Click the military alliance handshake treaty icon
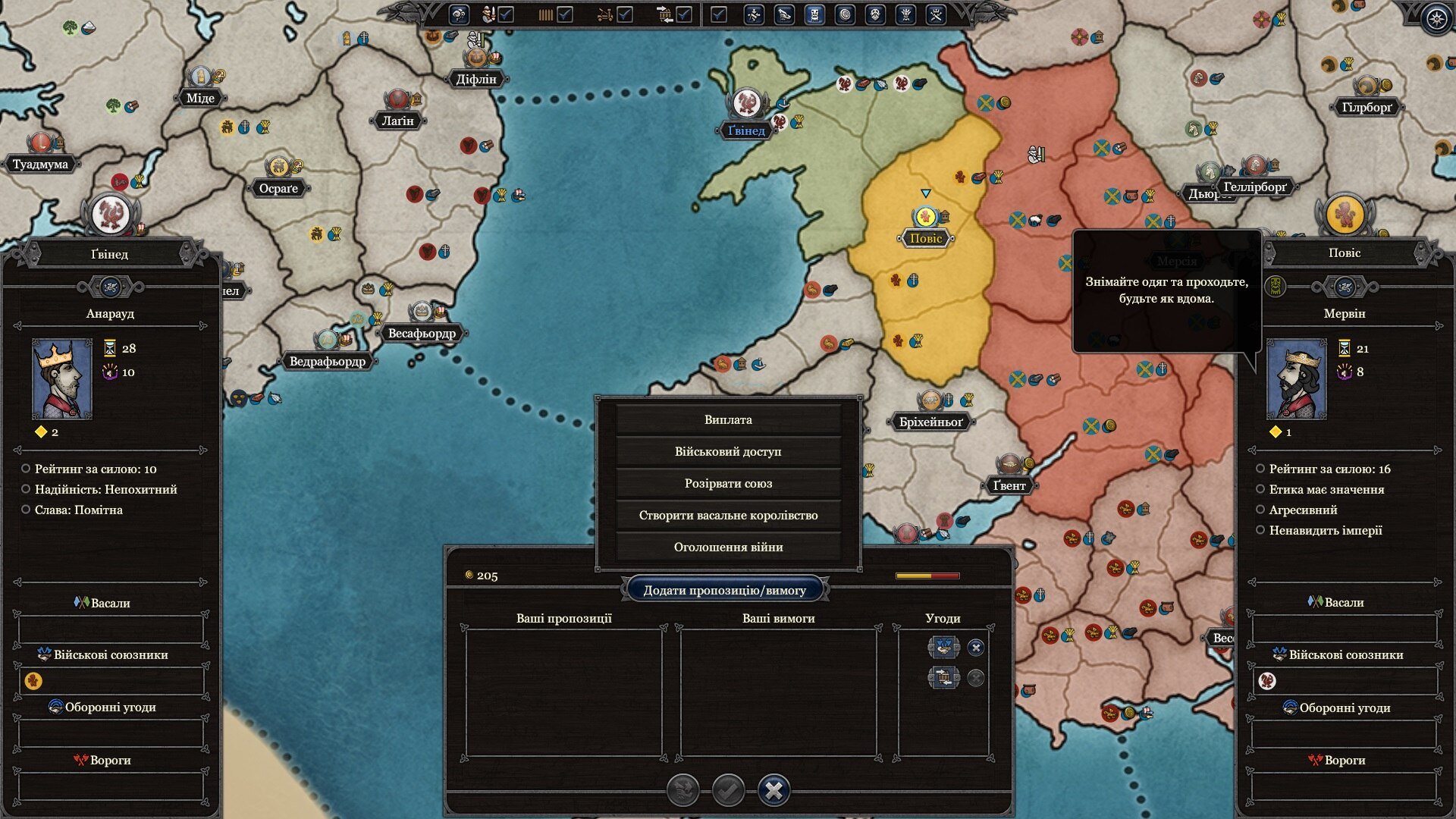Image resolution: width=1456 pixels, height=819 pixels. [x=943, y=647]
